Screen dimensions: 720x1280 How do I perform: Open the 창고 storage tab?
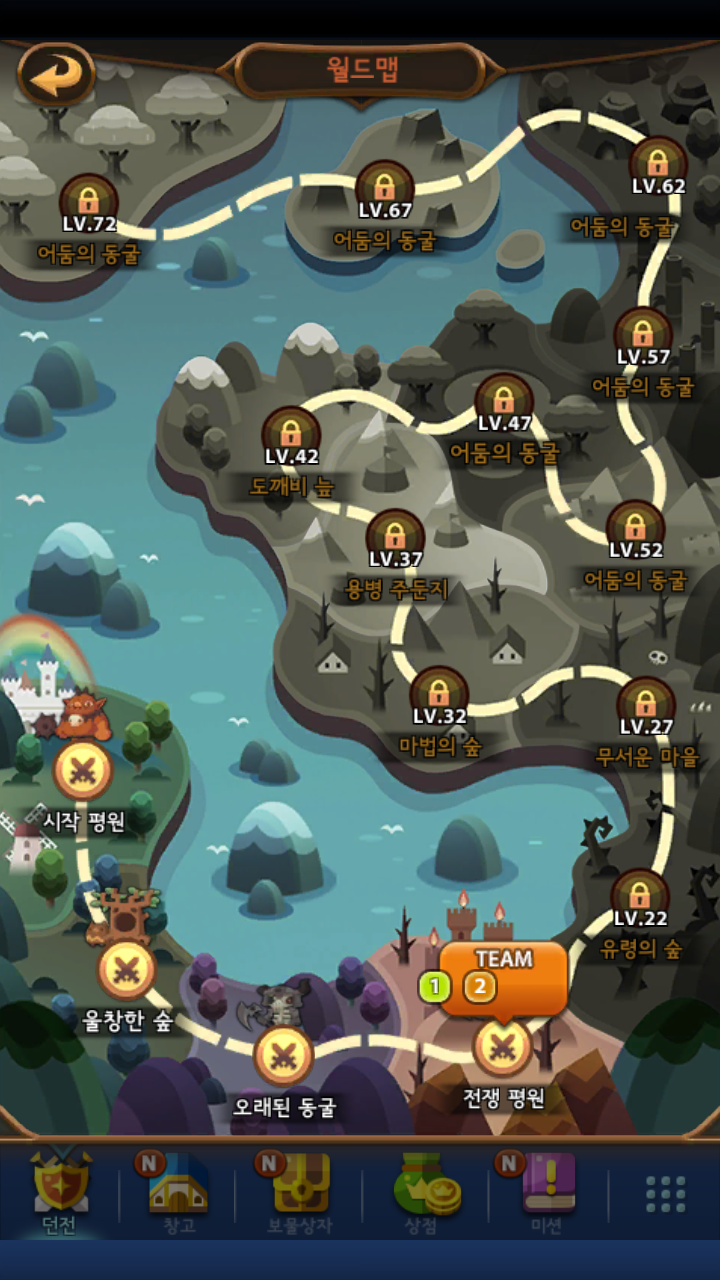(x=177, y=1190)
